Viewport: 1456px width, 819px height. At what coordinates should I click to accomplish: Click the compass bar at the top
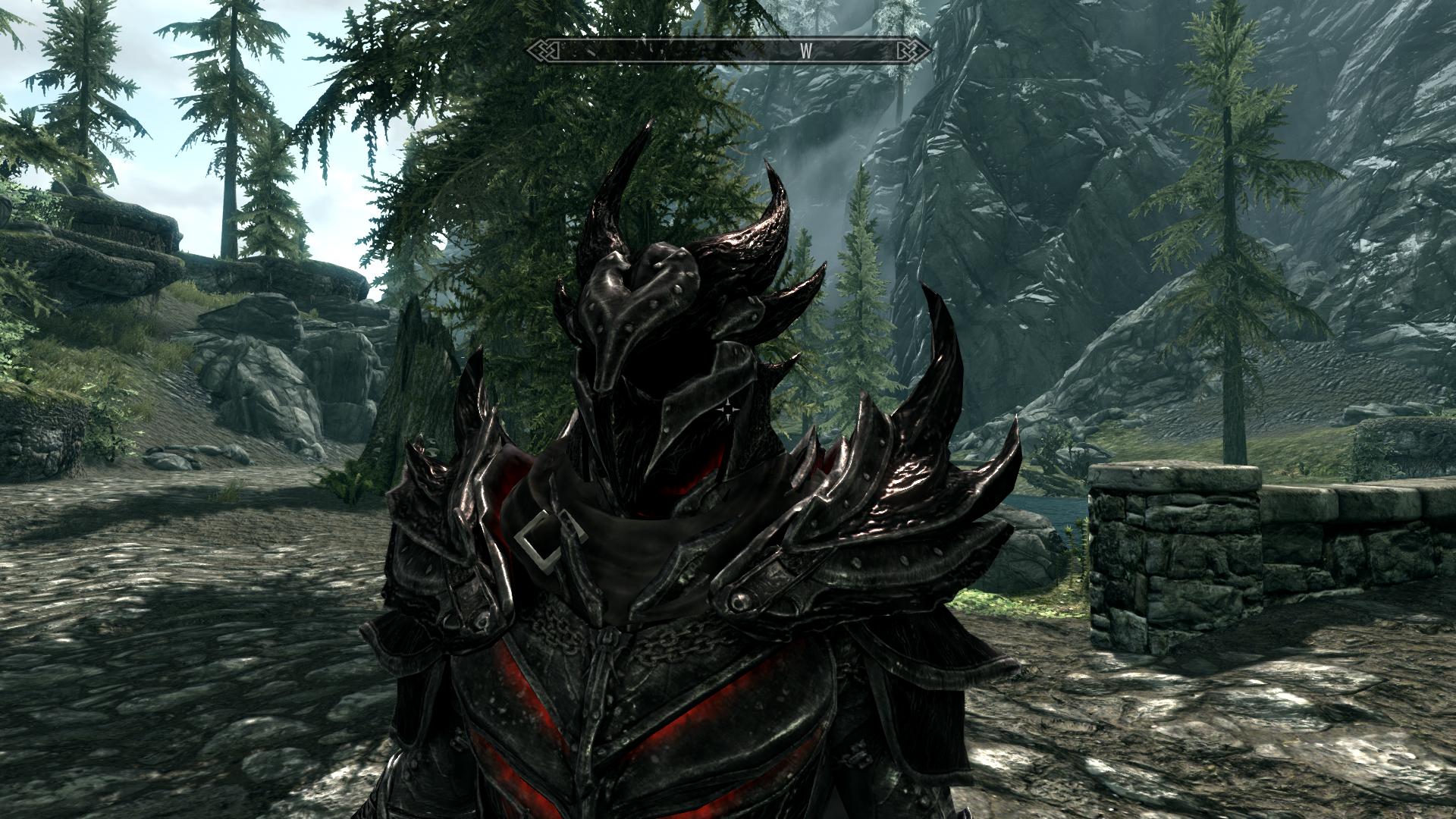(x=729, y=52)
